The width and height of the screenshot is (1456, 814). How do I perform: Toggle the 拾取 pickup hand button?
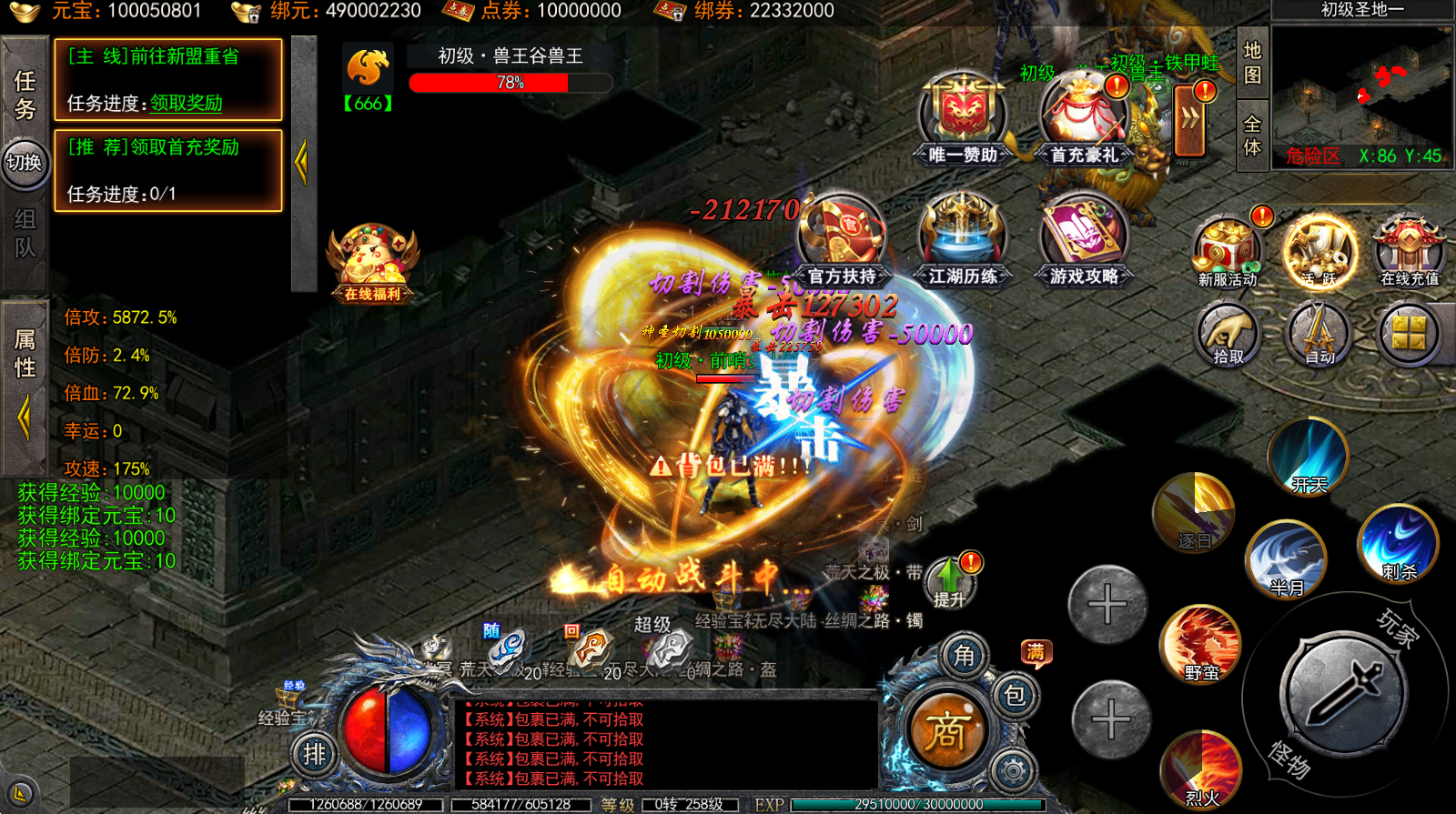click(x=1227, y=335)
